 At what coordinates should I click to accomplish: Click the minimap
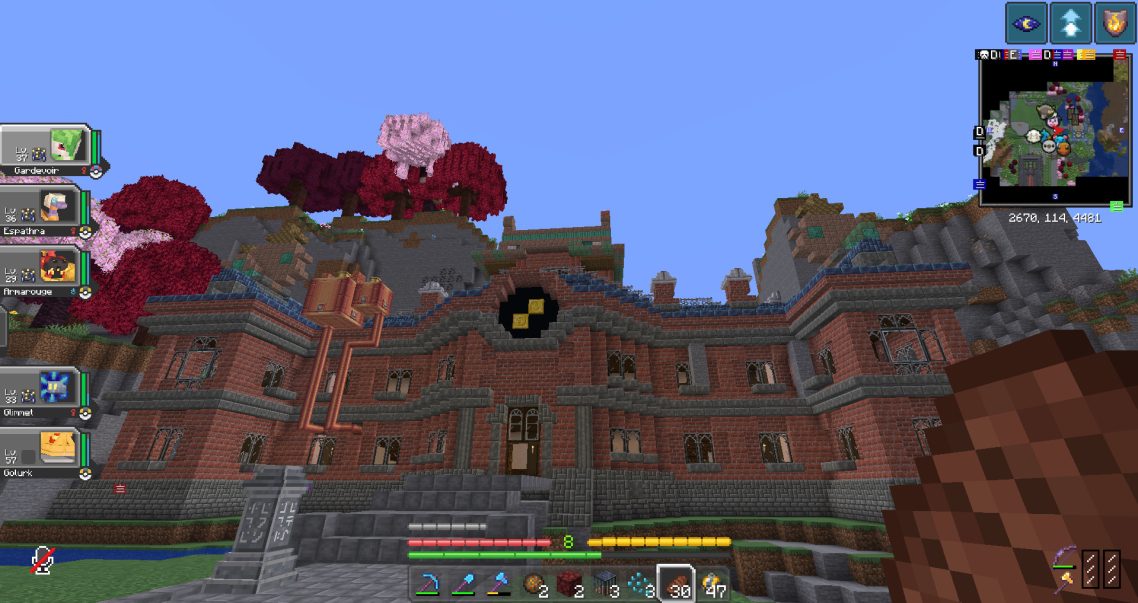1053,128
